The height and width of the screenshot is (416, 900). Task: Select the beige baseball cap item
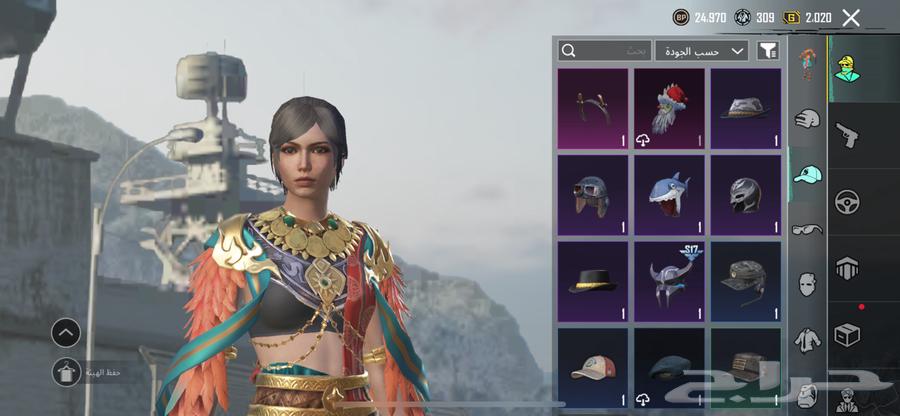pyautogui.click(x=593, y=366)
